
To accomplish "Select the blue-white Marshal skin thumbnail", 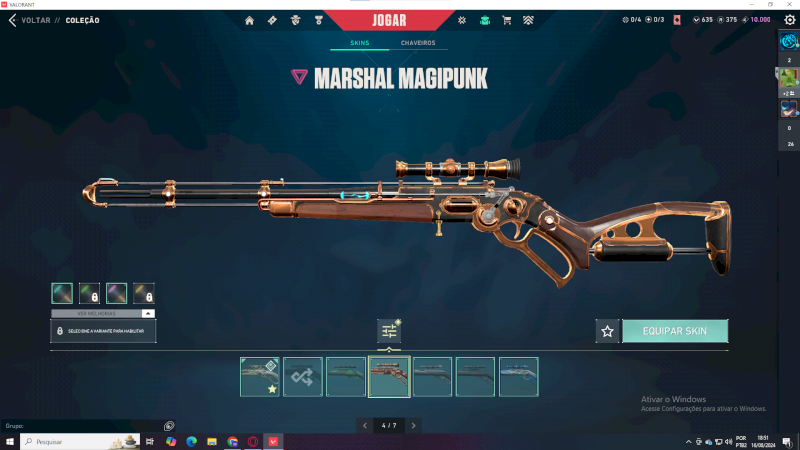I will click(518, 377).
